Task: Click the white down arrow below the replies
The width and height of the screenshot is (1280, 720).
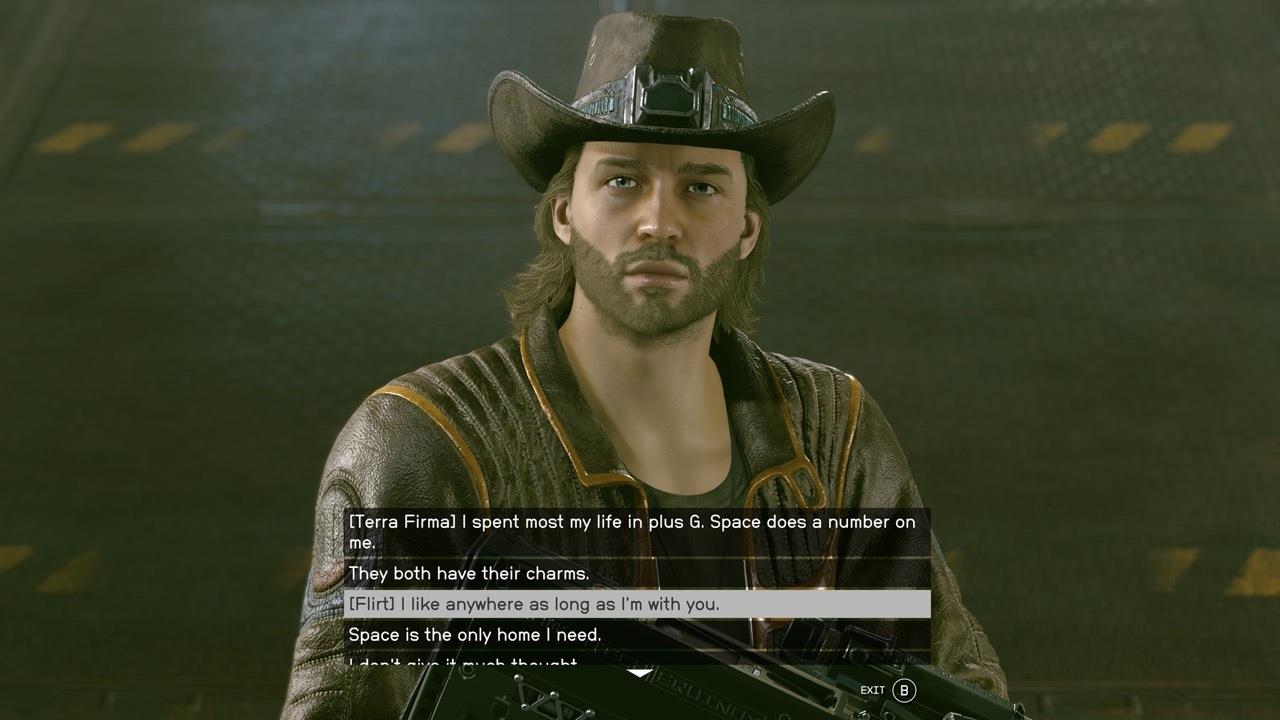Action: coord(638,673)
